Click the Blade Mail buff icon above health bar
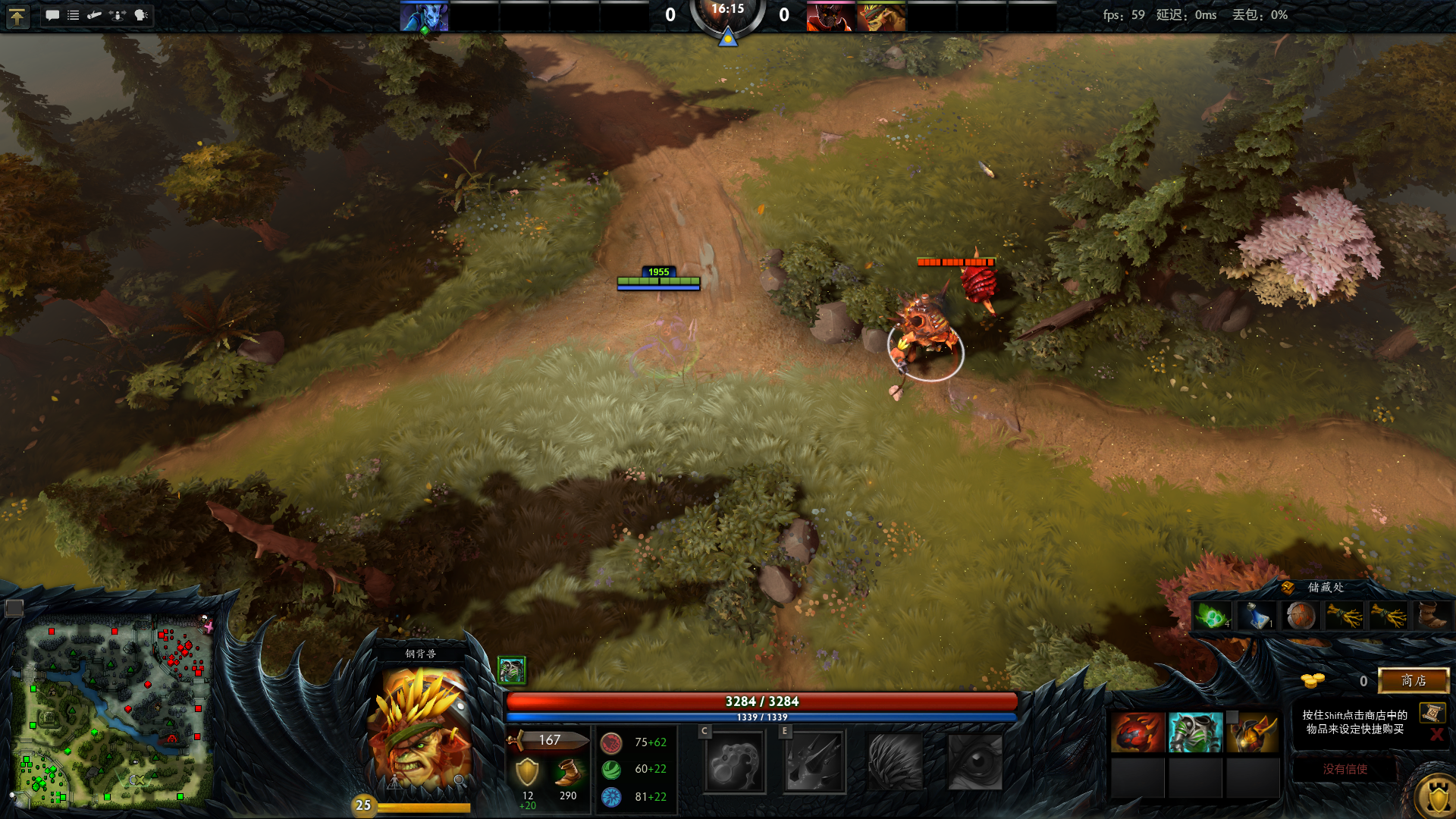 pos(511,670)
